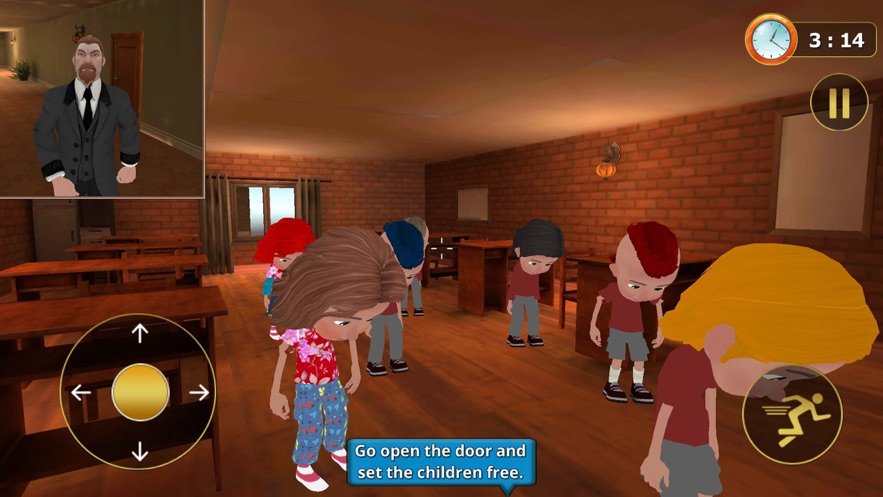Screen dimensions: 883x497
Task: Tap the joystick's right arrow
Action: coord(199,392)
